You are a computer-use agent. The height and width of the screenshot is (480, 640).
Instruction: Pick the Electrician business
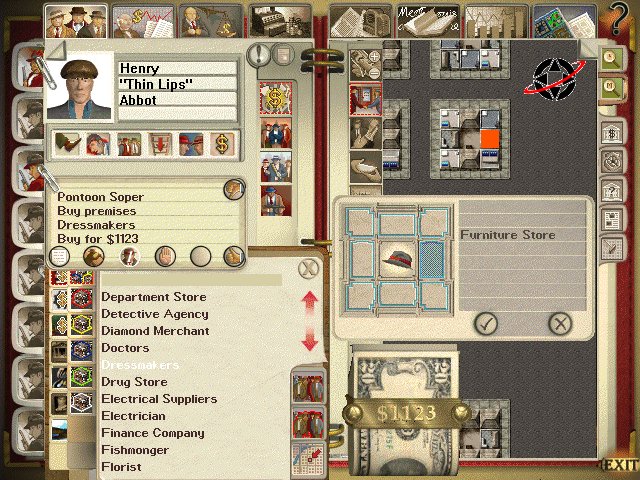point(133,416)
